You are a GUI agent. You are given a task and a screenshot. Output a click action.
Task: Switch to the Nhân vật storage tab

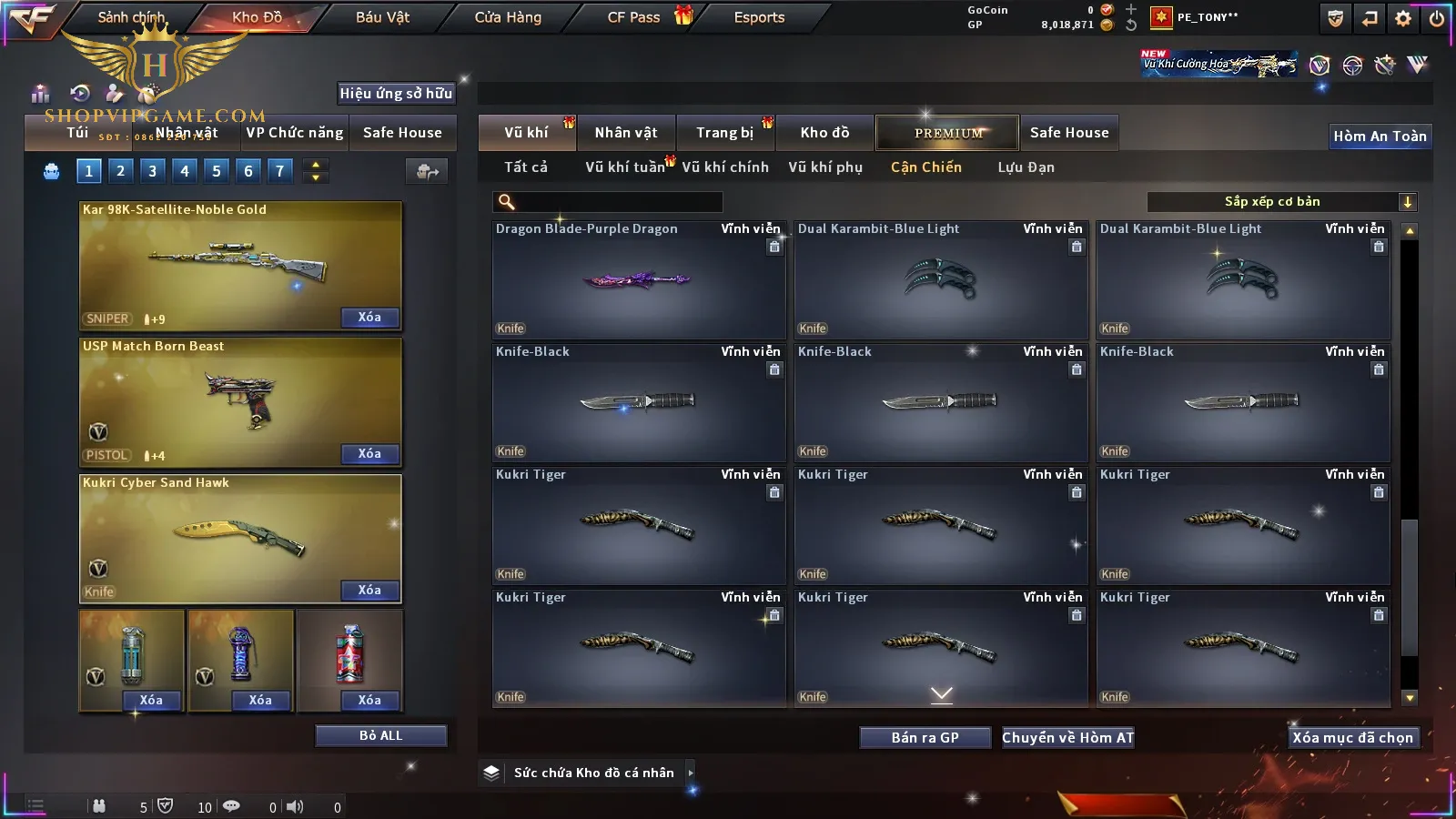(626, 133)
